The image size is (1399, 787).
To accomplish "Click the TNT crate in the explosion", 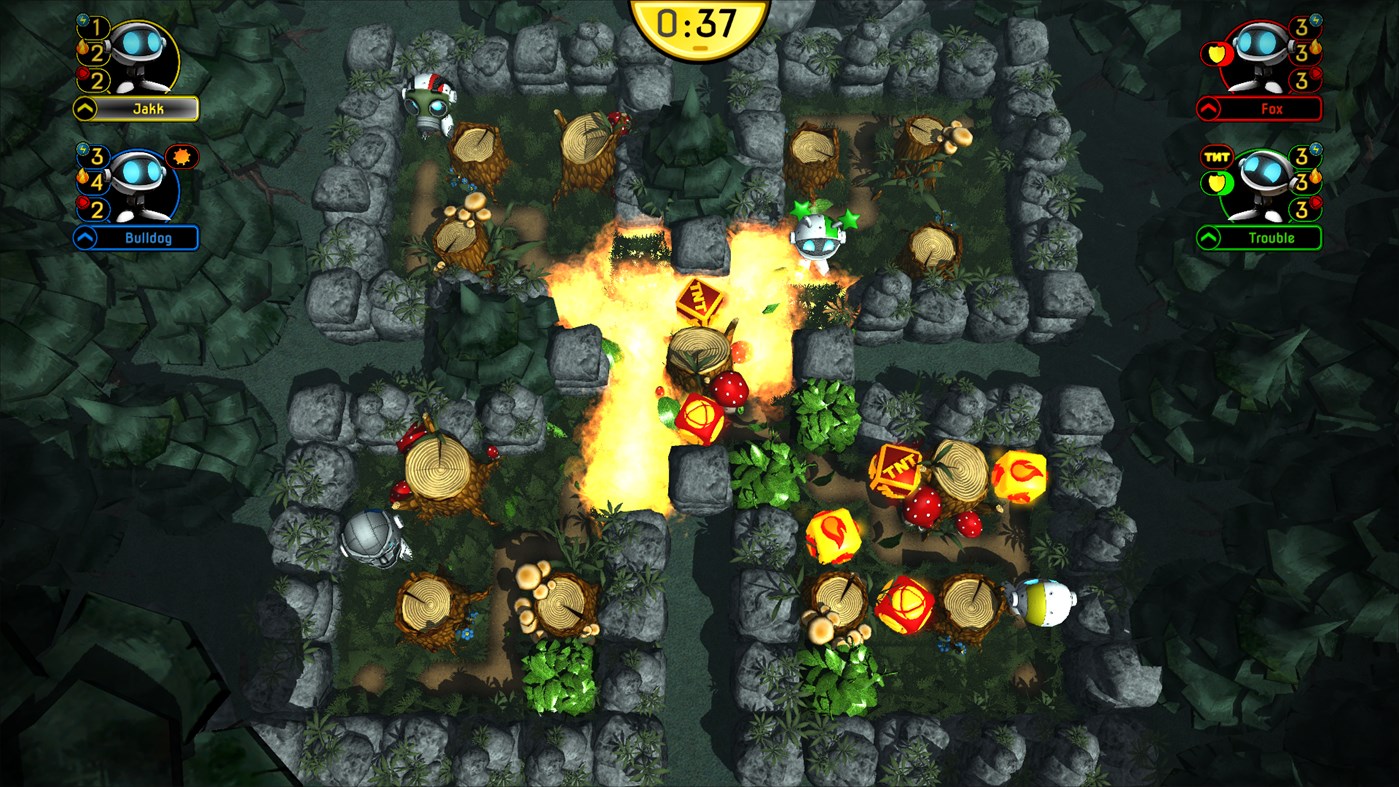I will coord(700,302).
